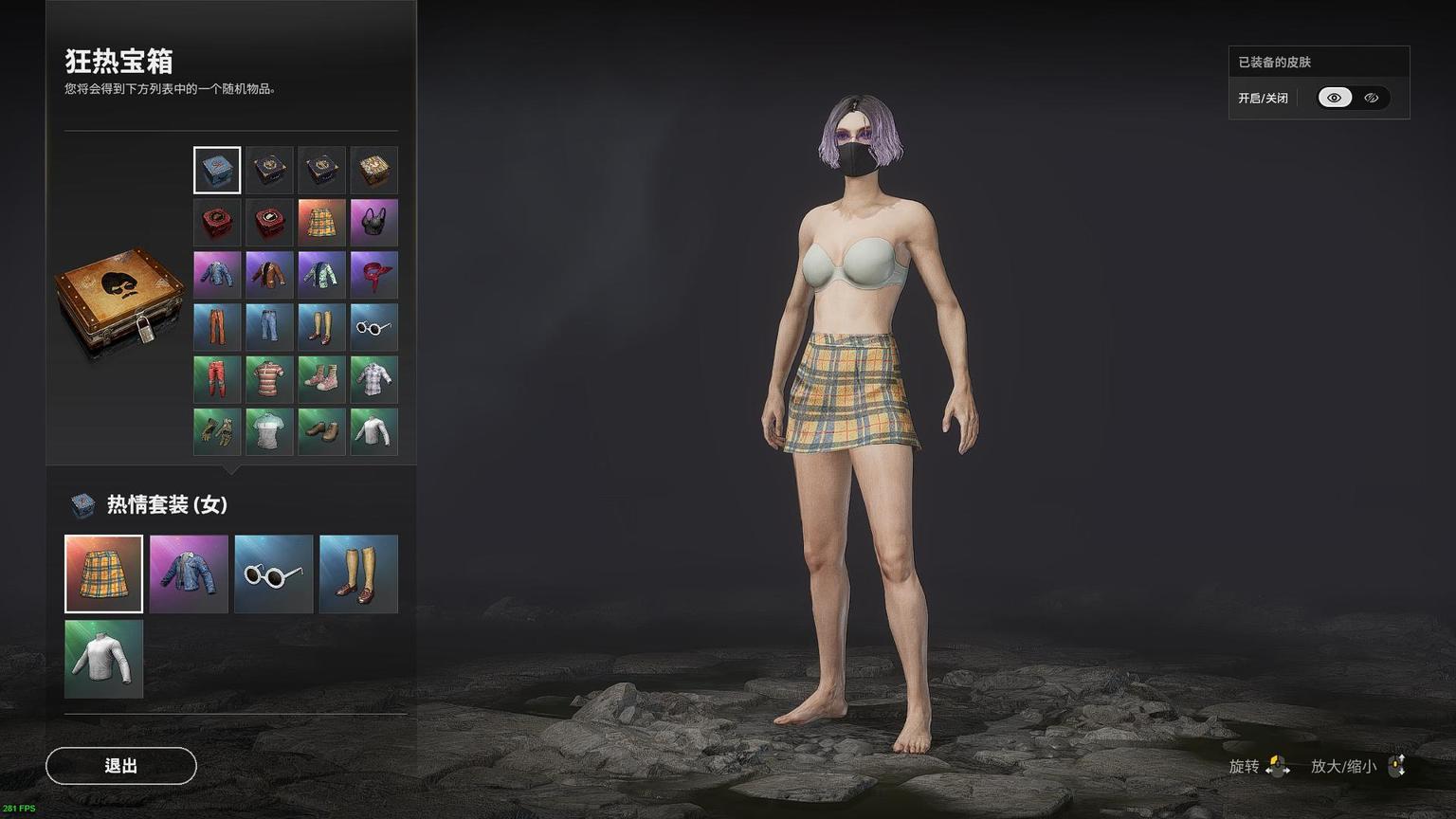Select the tan gloves item
Viewport: 1456px width, 819px height.
[217, 431]
